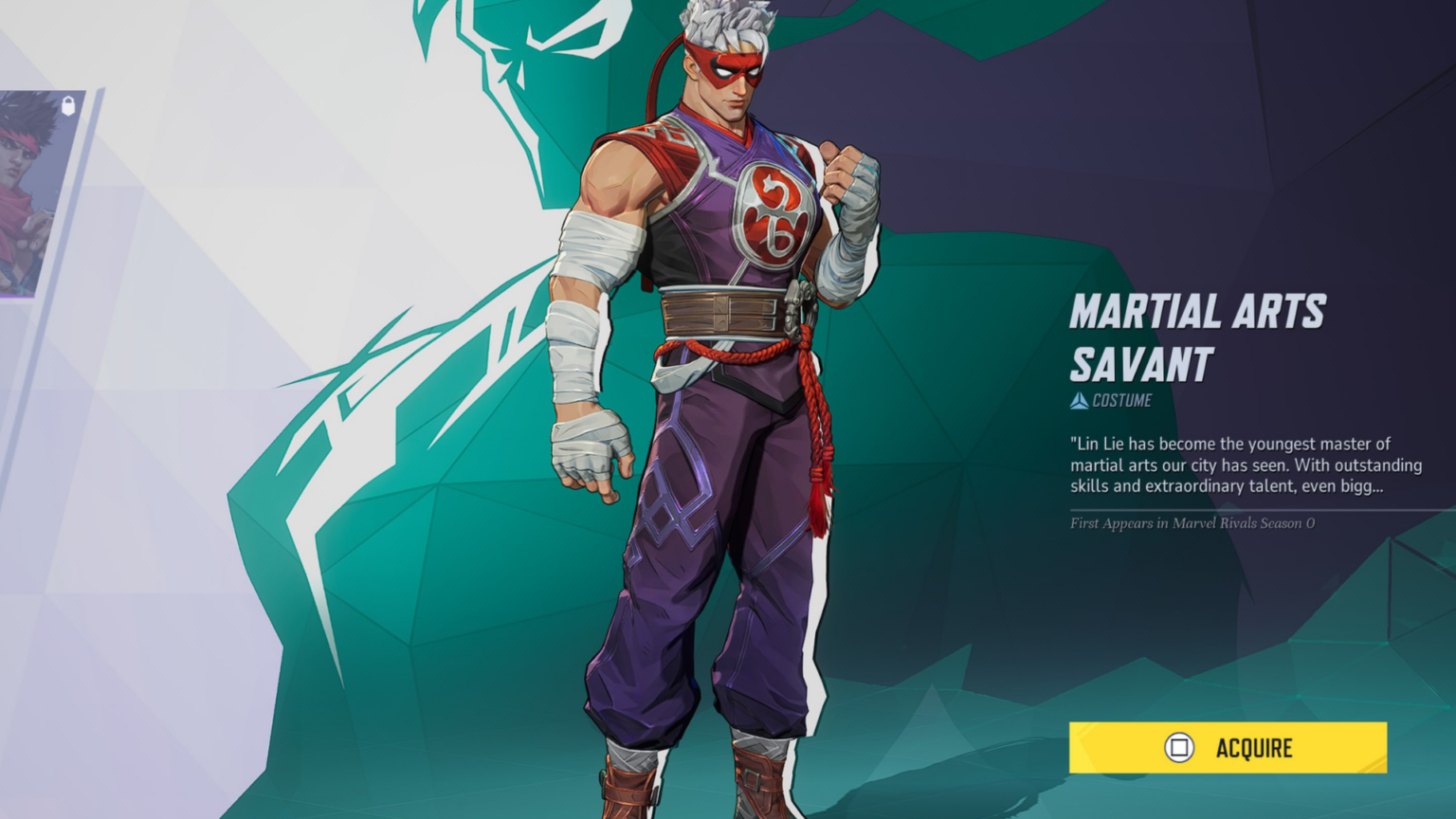The width and height of the screenshot is (1456, 819).
Task: Click the locked padlock badge above the sidebar portrait
Action: pos(67,104)
